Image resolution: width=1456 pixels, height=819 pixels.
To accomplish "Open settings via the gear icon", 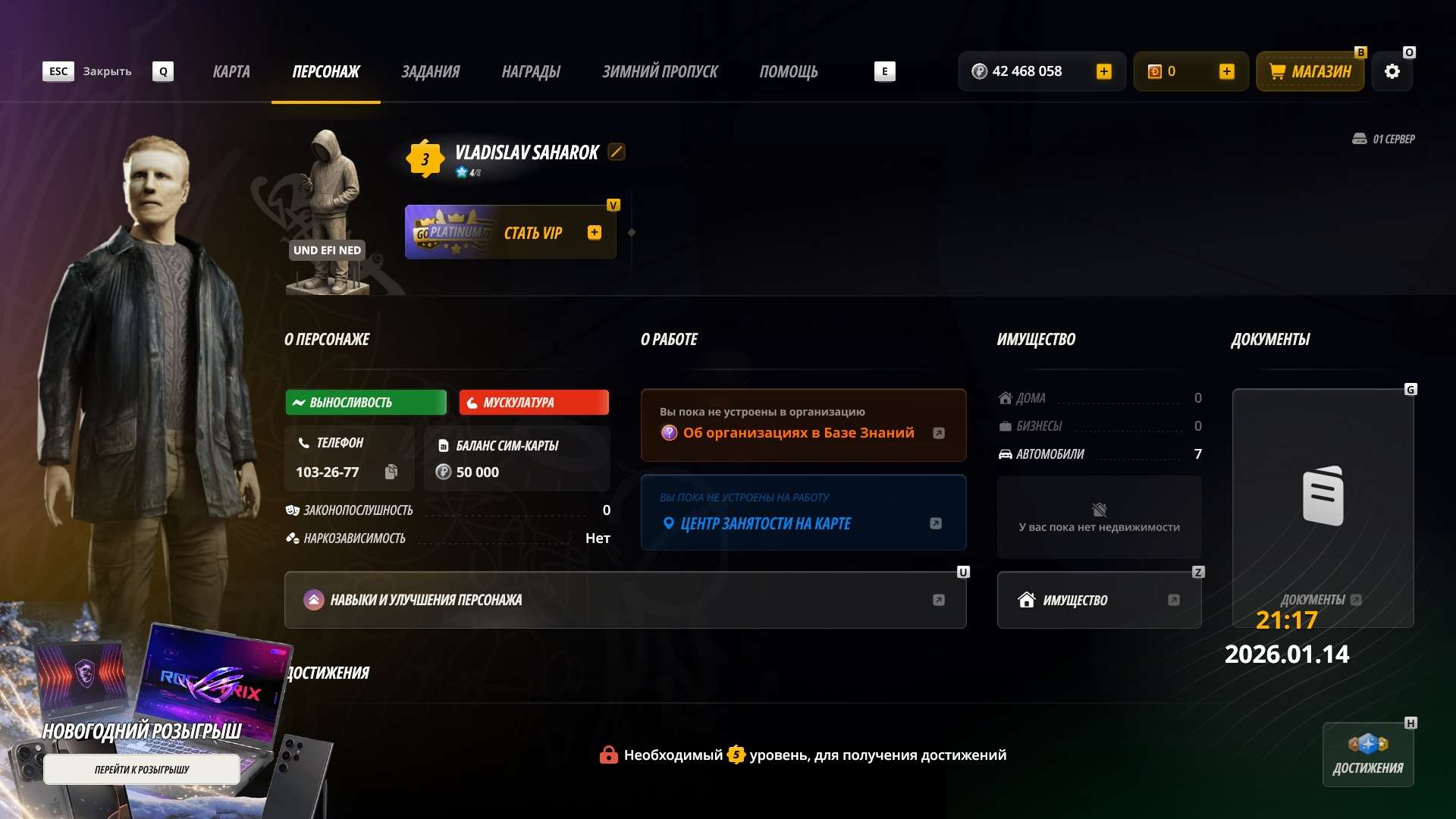I will [x=1392, y=71].
